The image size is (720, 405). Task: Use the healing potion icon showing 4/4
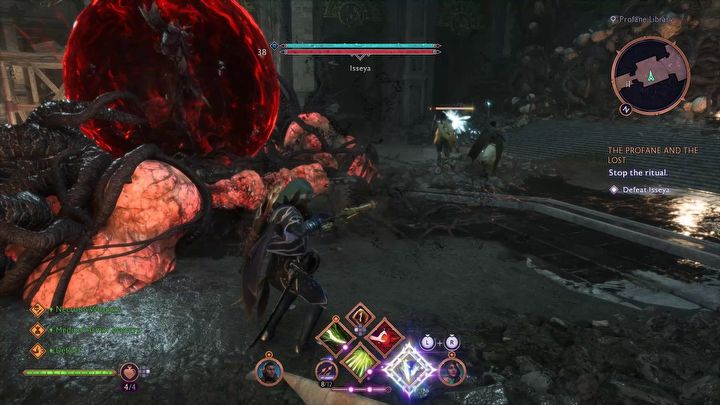130,373
